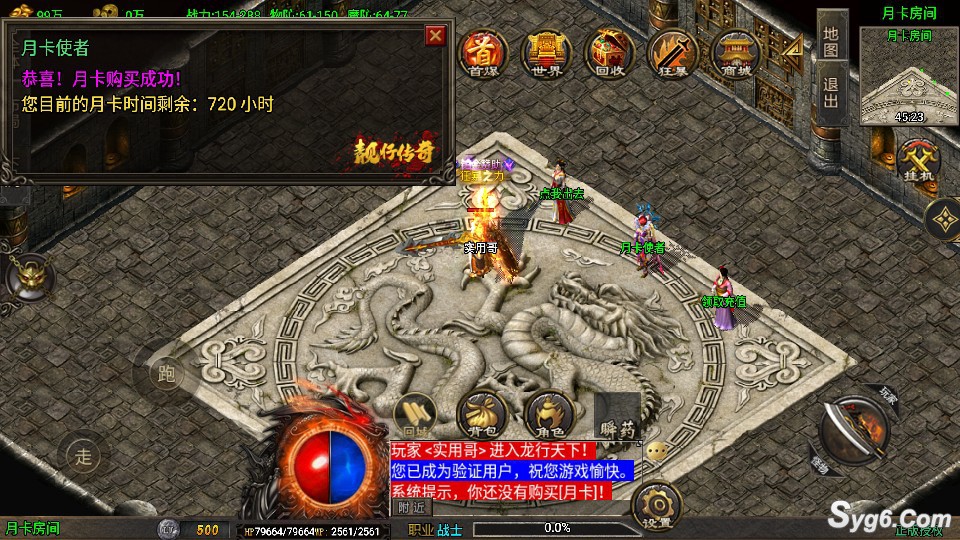Open the 首爆 first-kill menu
This screenshot has width=960, height=540.
click(482, 53)
